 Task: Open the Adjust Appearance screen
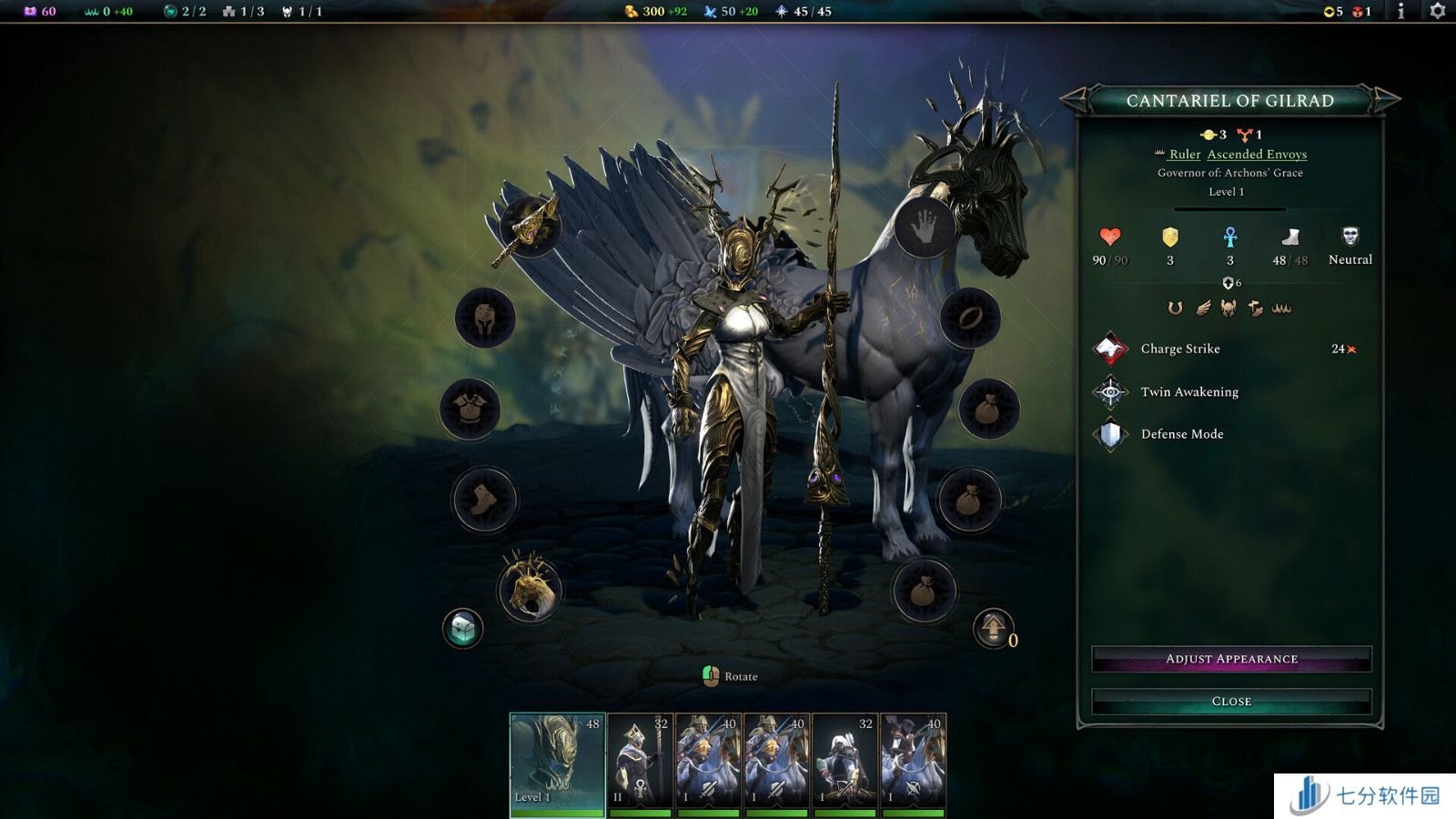(x=1231, y=659)
